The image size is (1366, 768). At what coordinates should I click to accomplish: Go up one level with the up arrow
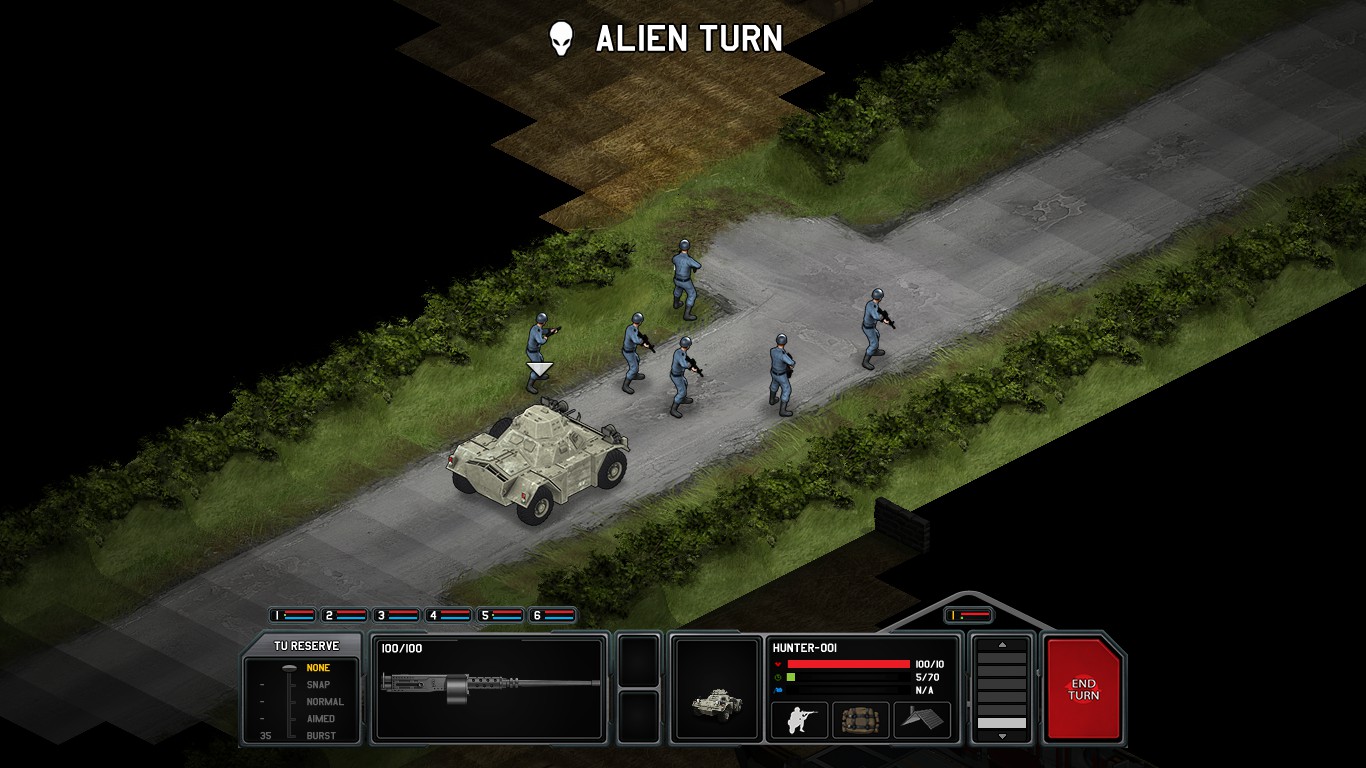pos(1001,645)
